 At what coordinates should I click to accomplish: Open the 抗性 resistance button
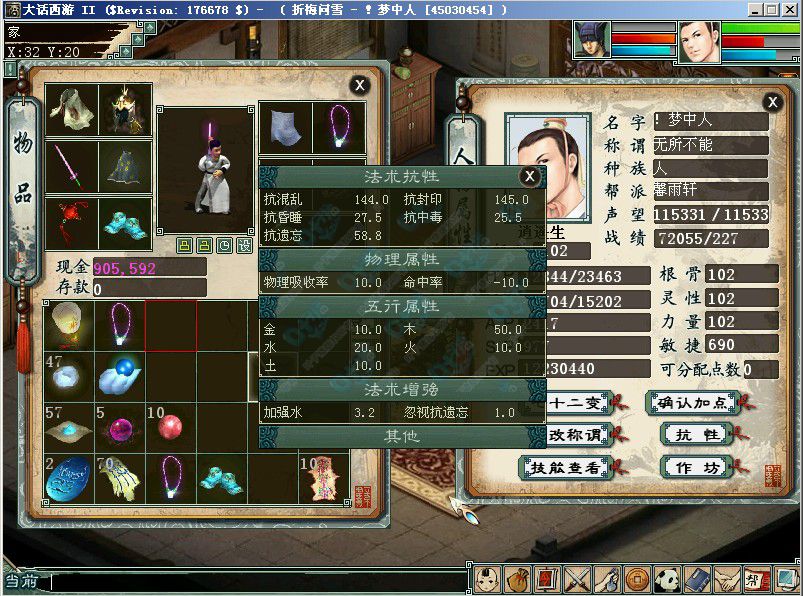tap(693, 434)
